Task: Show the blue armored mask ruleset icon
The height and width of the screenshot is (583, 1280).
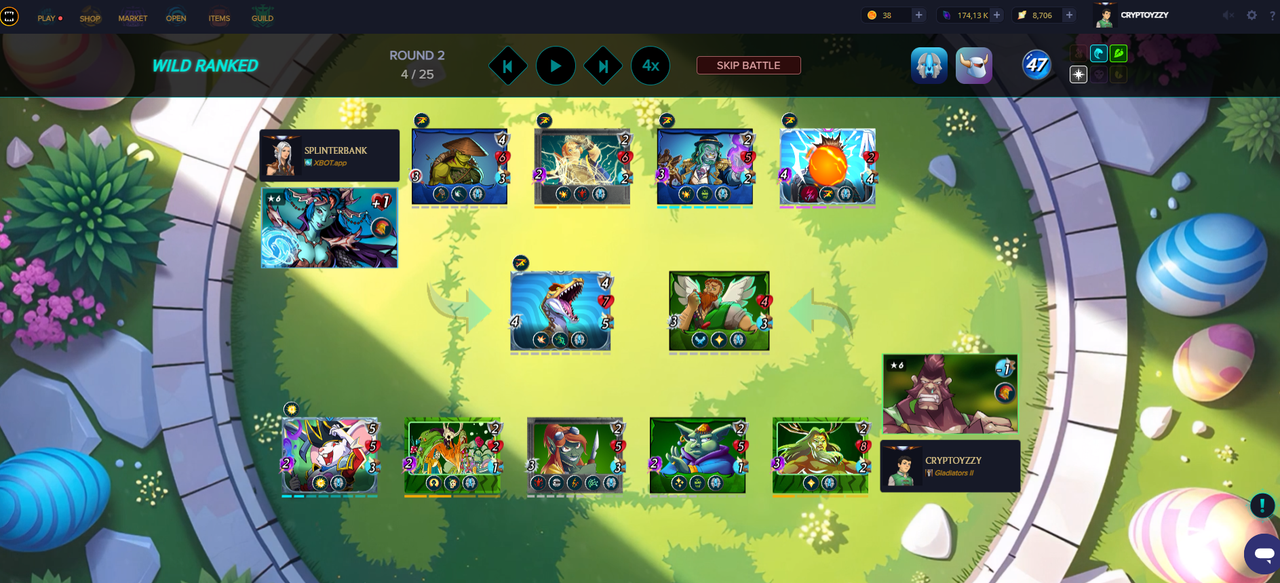Action: pos(929,66)
